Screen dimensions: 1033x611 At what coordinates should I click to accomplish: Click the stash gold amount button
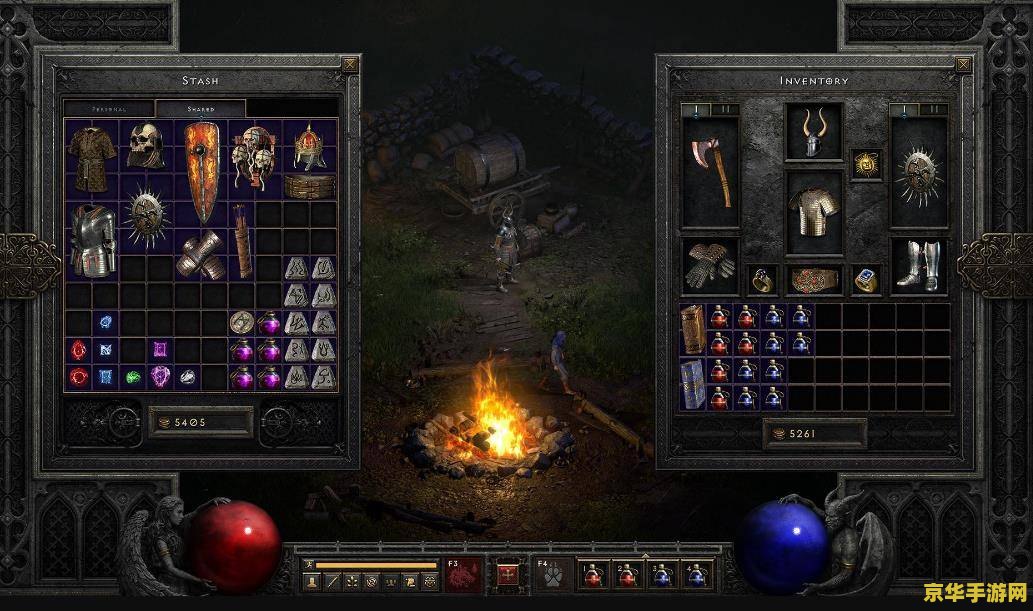tap(200, 421)
